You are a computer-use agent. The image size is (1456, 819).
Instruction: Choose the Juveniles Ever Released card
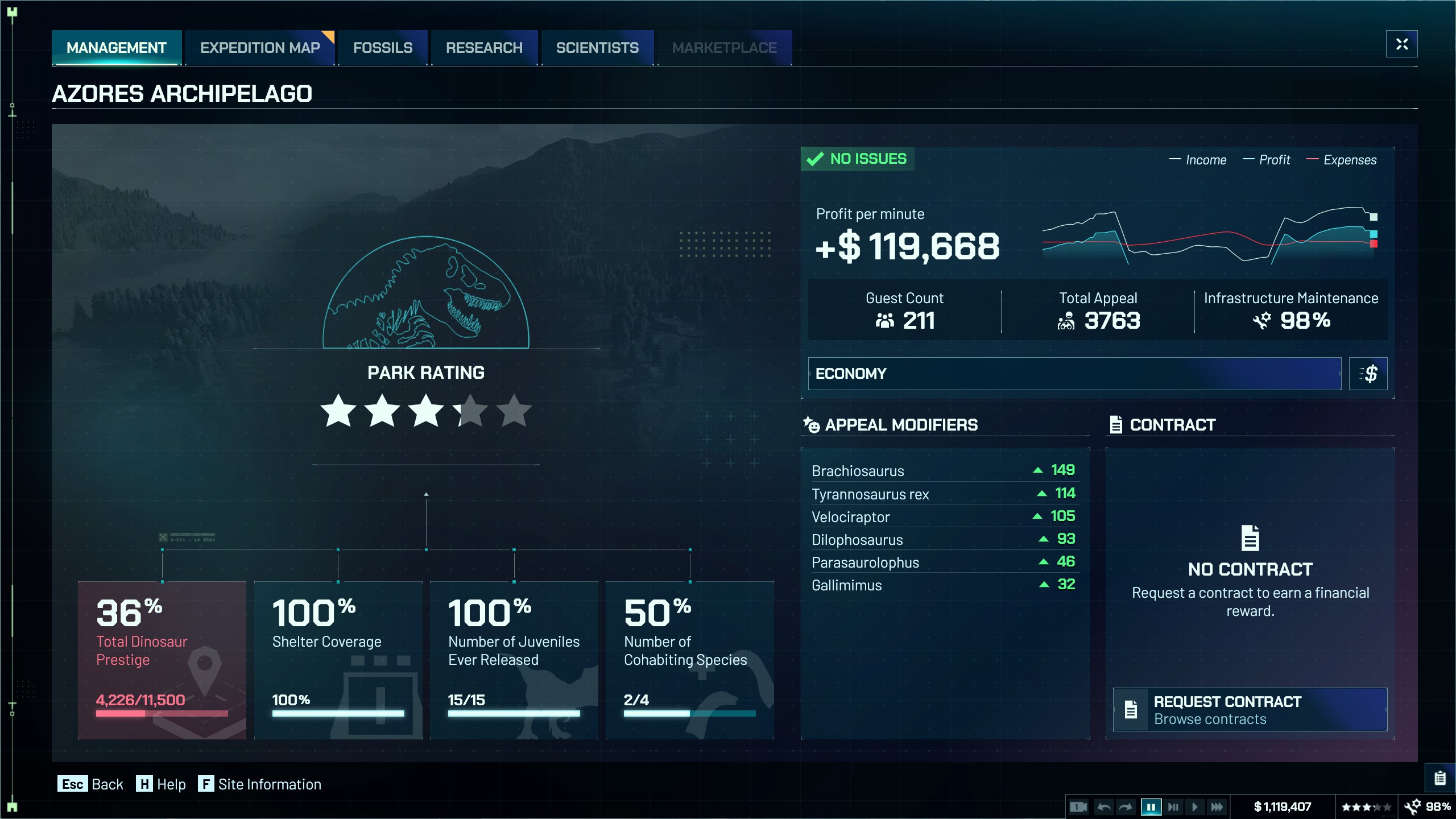[x=514, y=660]
